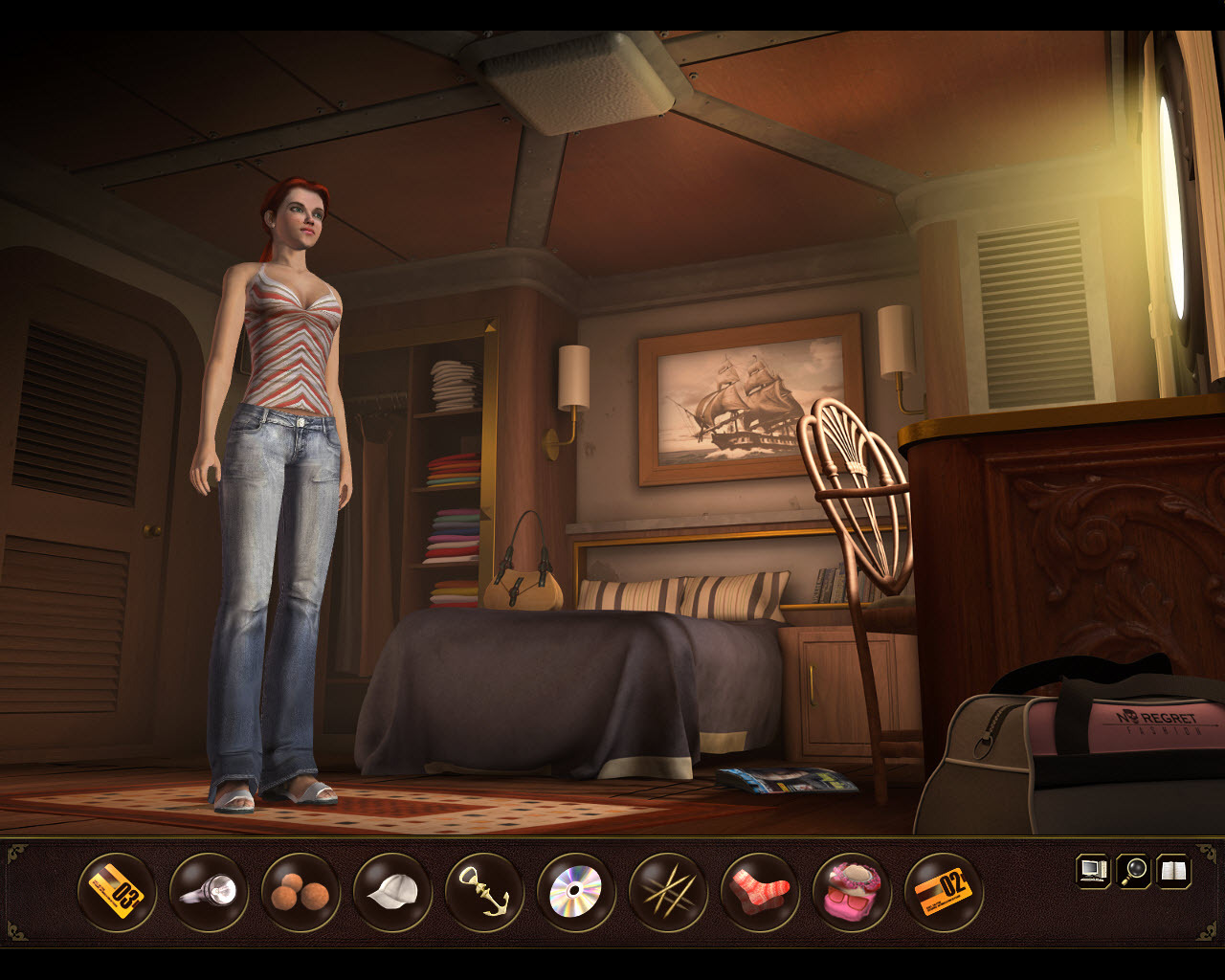Open the diary book icon

click(x=1175, y=871)
